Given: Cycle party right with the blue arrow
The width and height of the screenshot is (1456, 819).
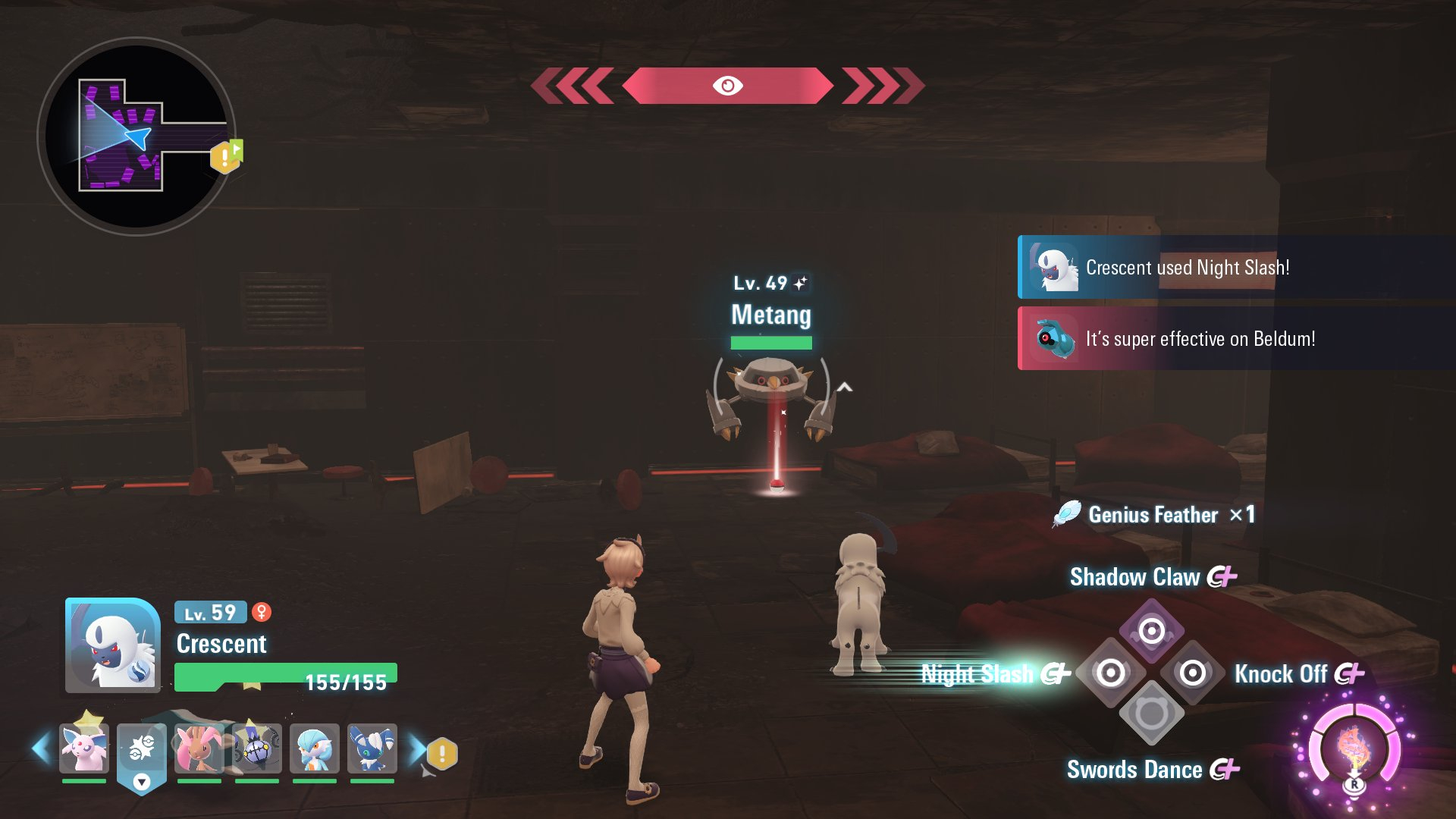Looking at the screenshot, I should tap(416, 748).
